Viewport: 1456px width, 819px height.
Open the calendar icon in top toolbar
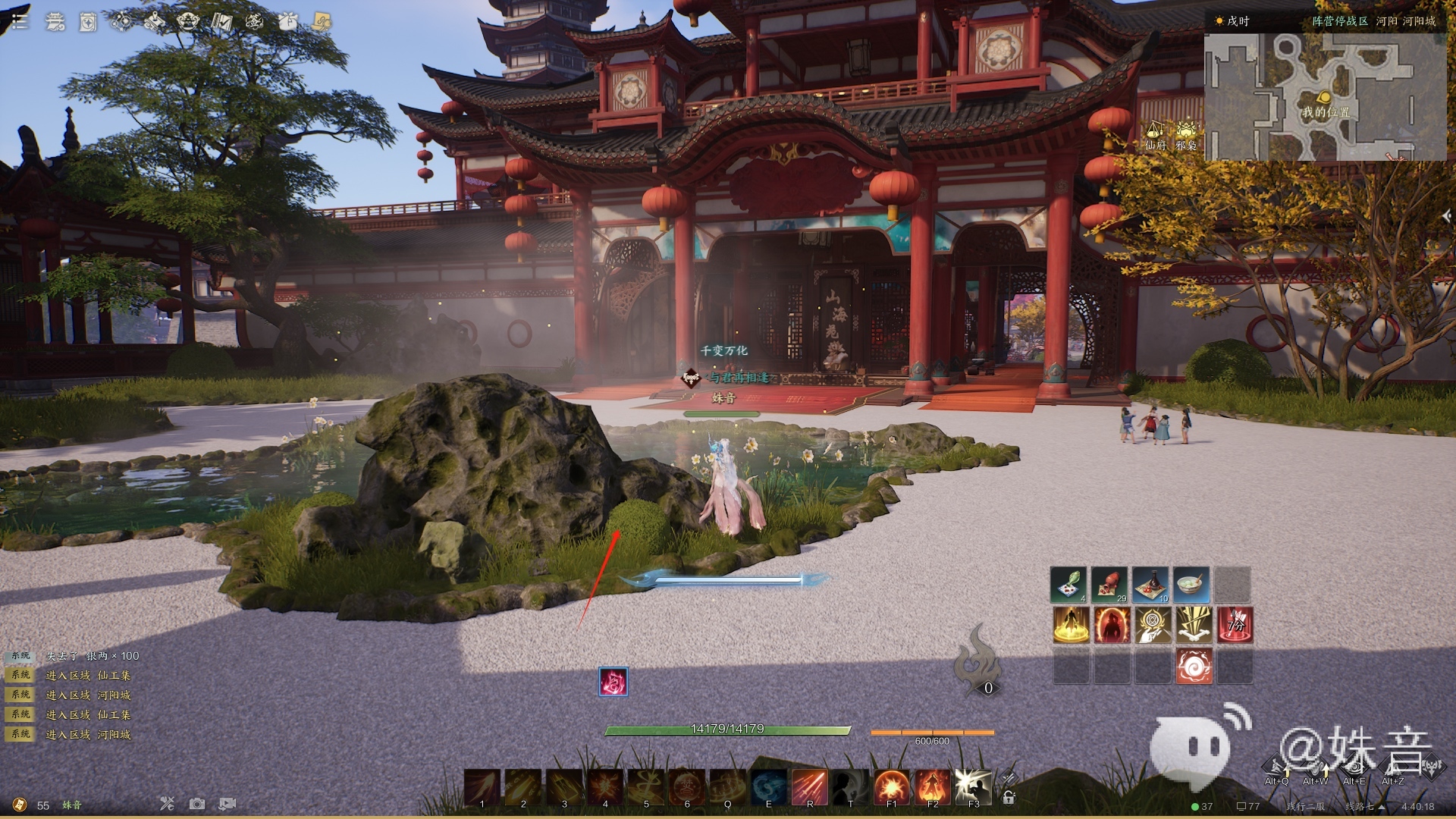pyautogui.click(x=88, y=22)
